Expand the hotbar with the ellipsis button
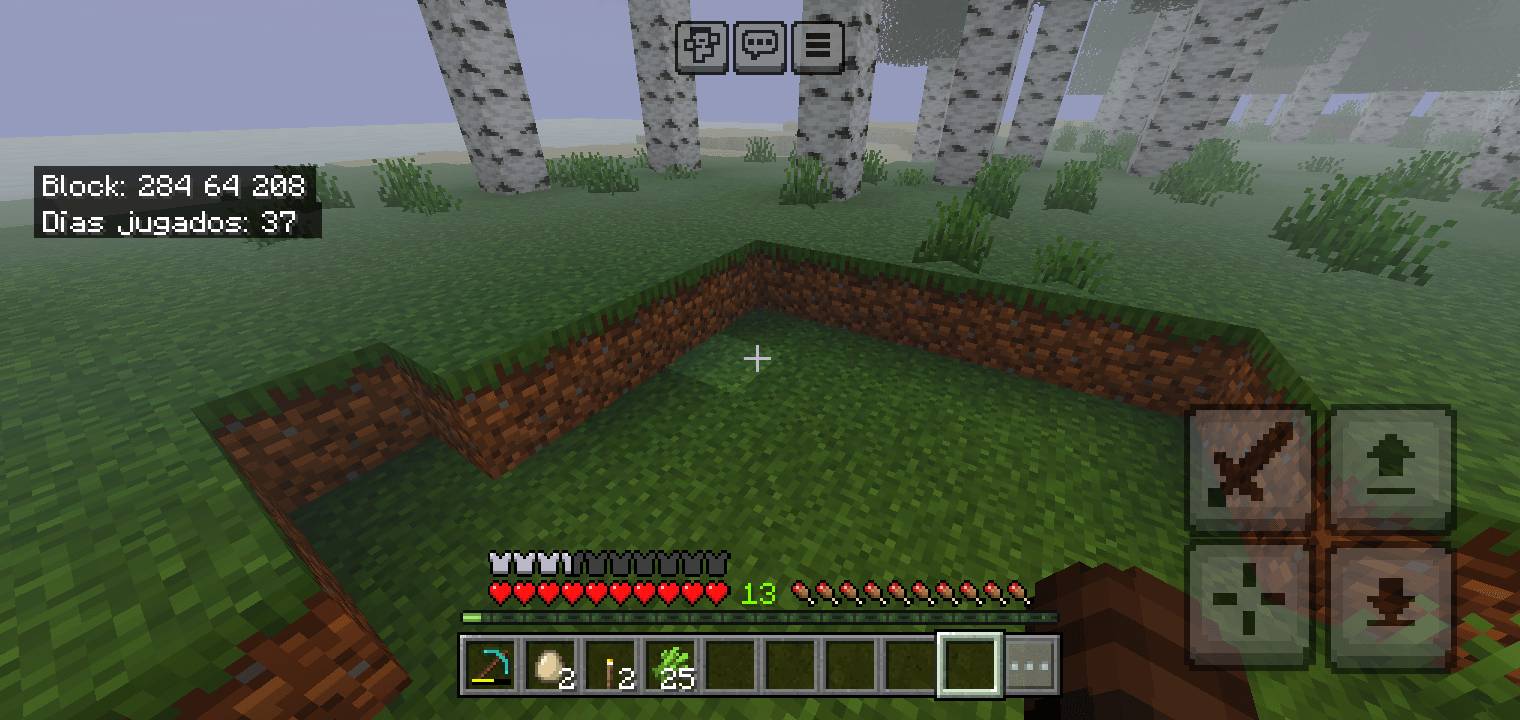This screenshot has width=1520, height=720. [x=1034, y=665]
